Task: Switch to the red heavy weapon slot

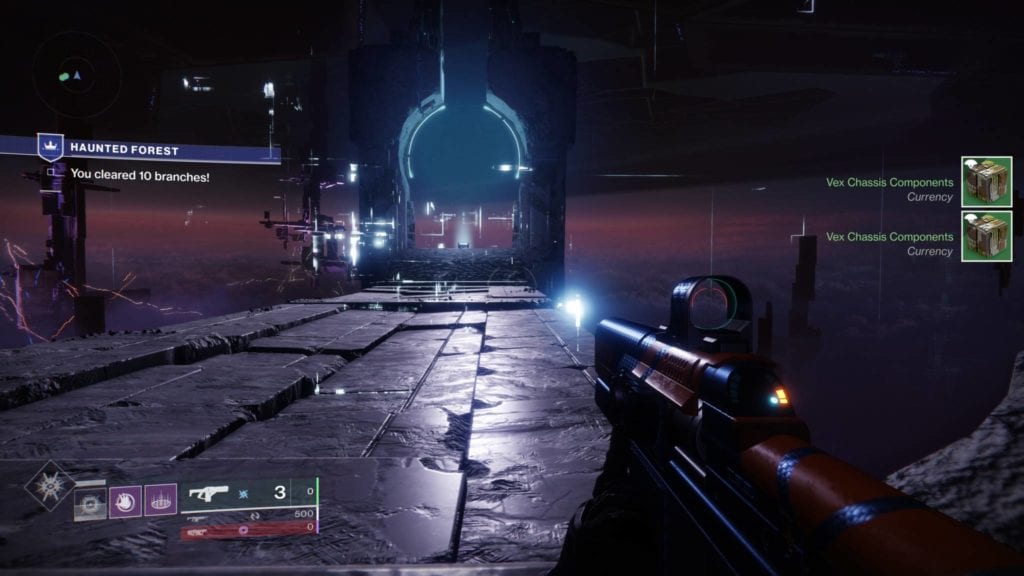Action: 248,527
